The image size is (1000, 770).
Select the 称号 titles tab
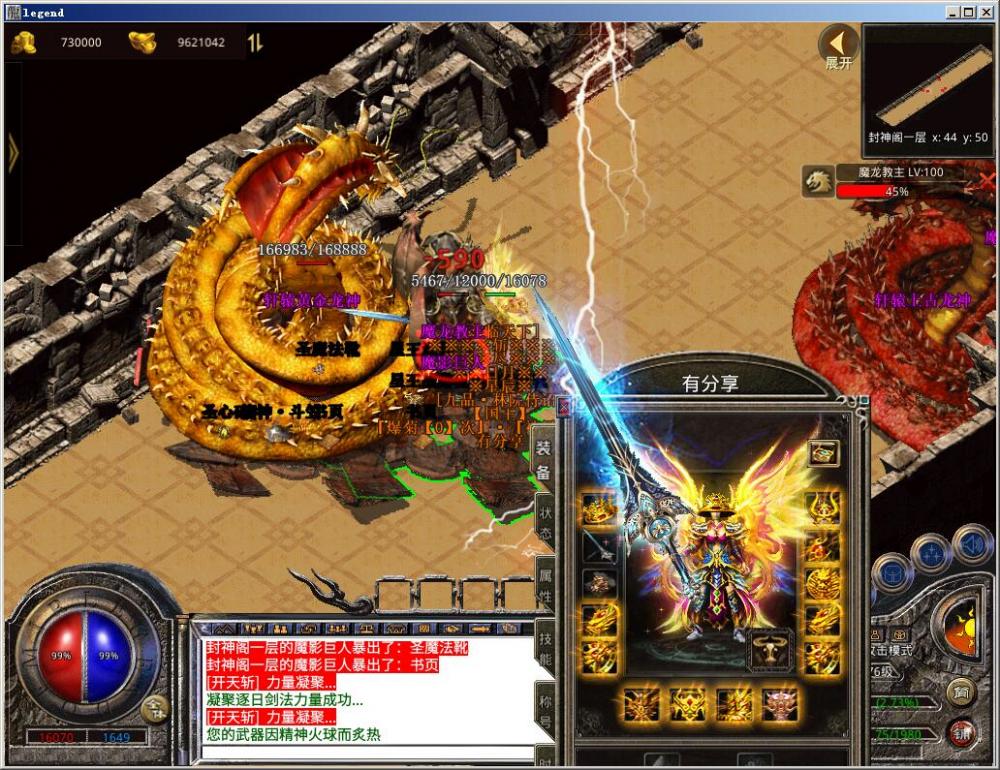pyautogui.click(x=545, y=708)
